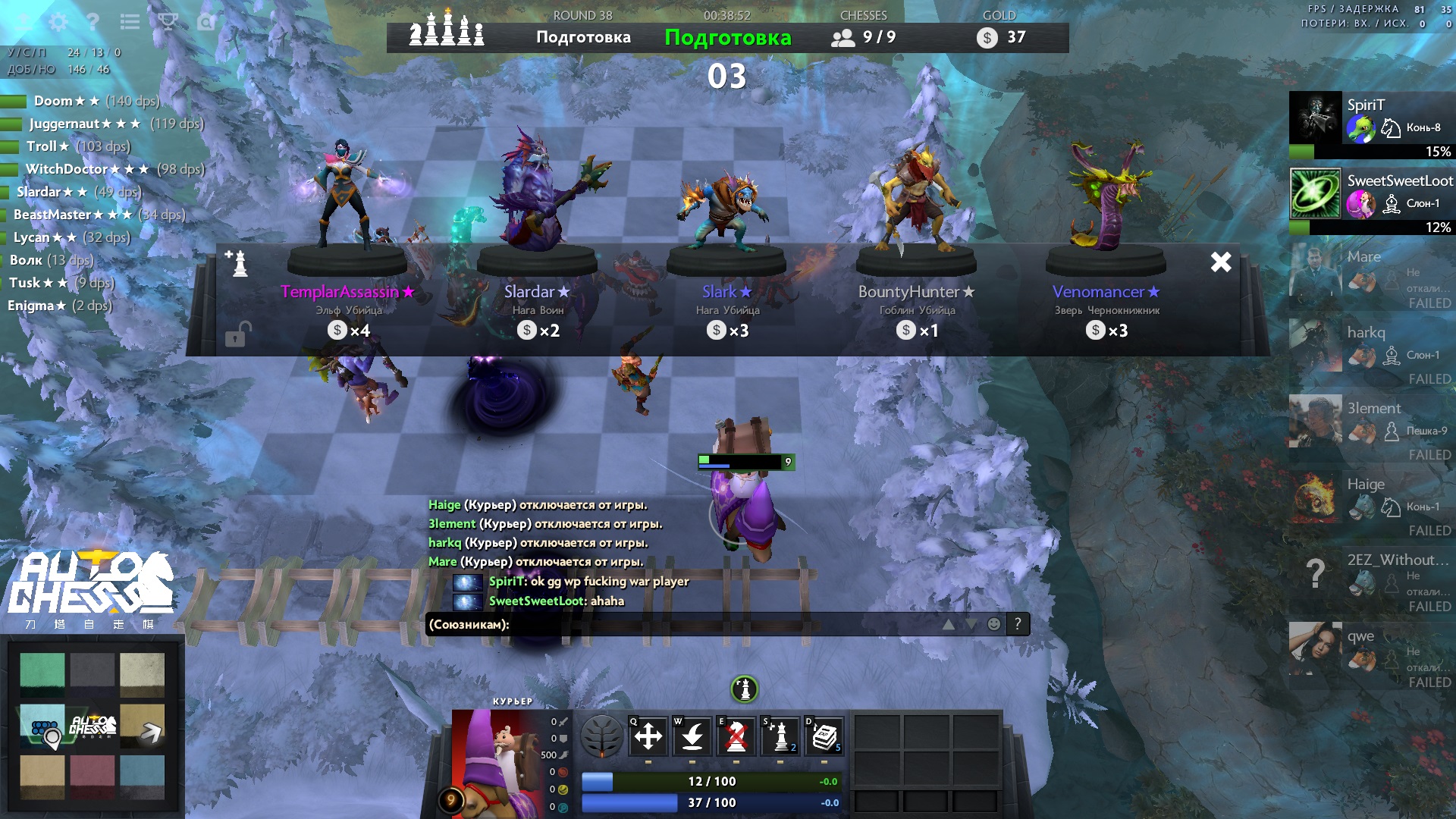Buy the TemplarAssassin chess piece

coord(347,292)
